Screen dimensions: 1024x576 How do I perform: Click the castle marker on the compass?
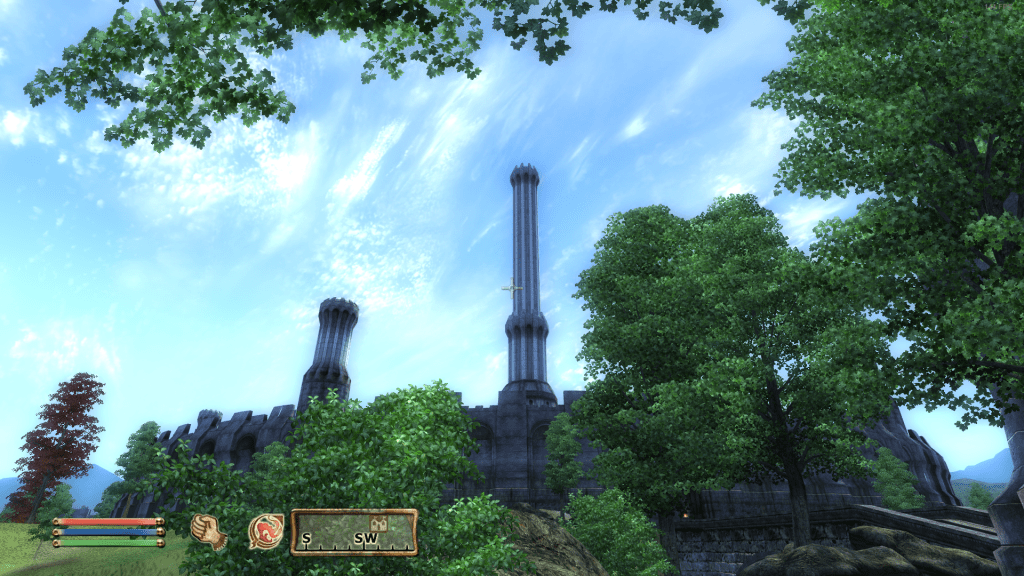(379, 523)
